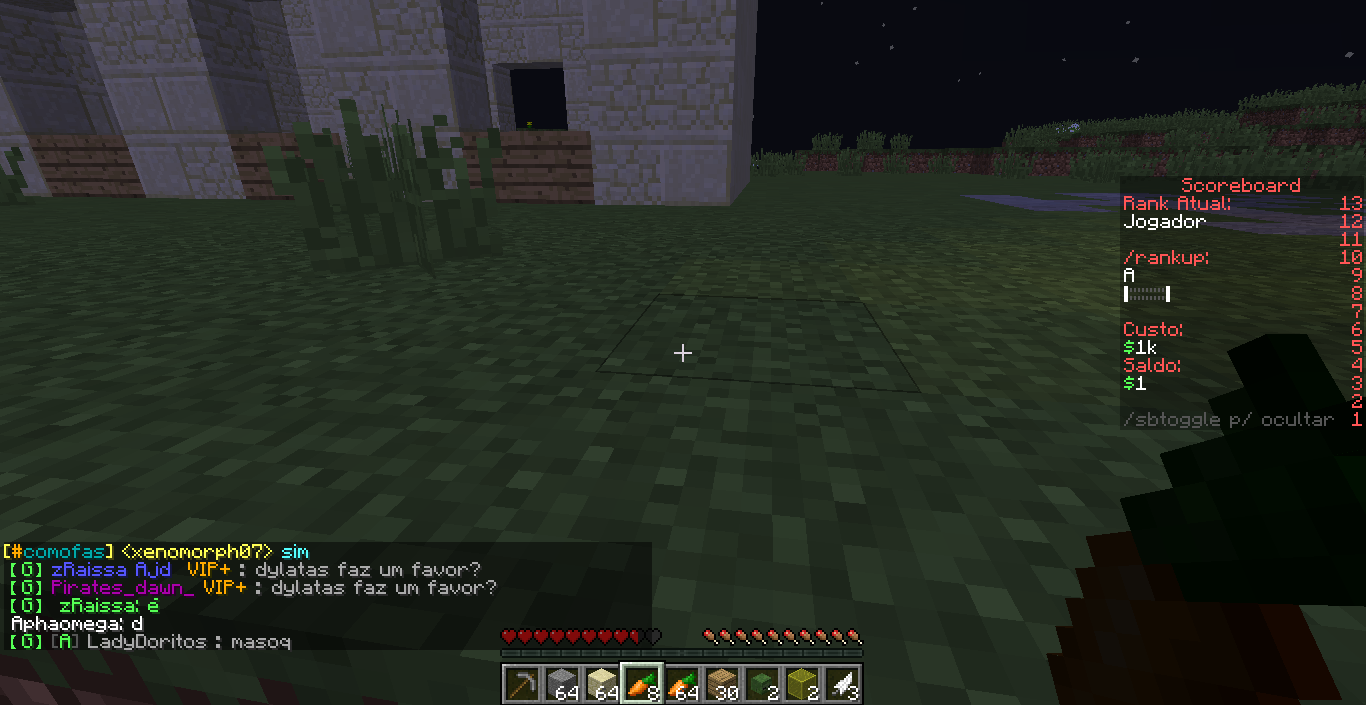Select the yellow translucent block slot
Screen dimensions: 1366x705
[801, 685]
